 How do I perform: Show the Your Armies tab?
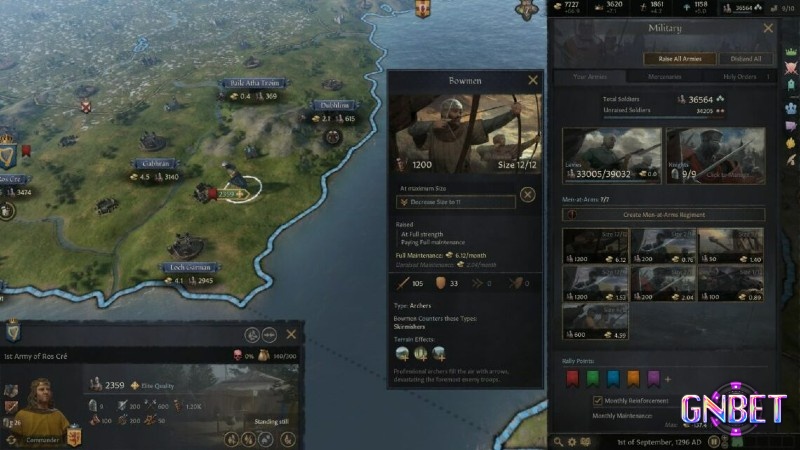click(591, 77)
